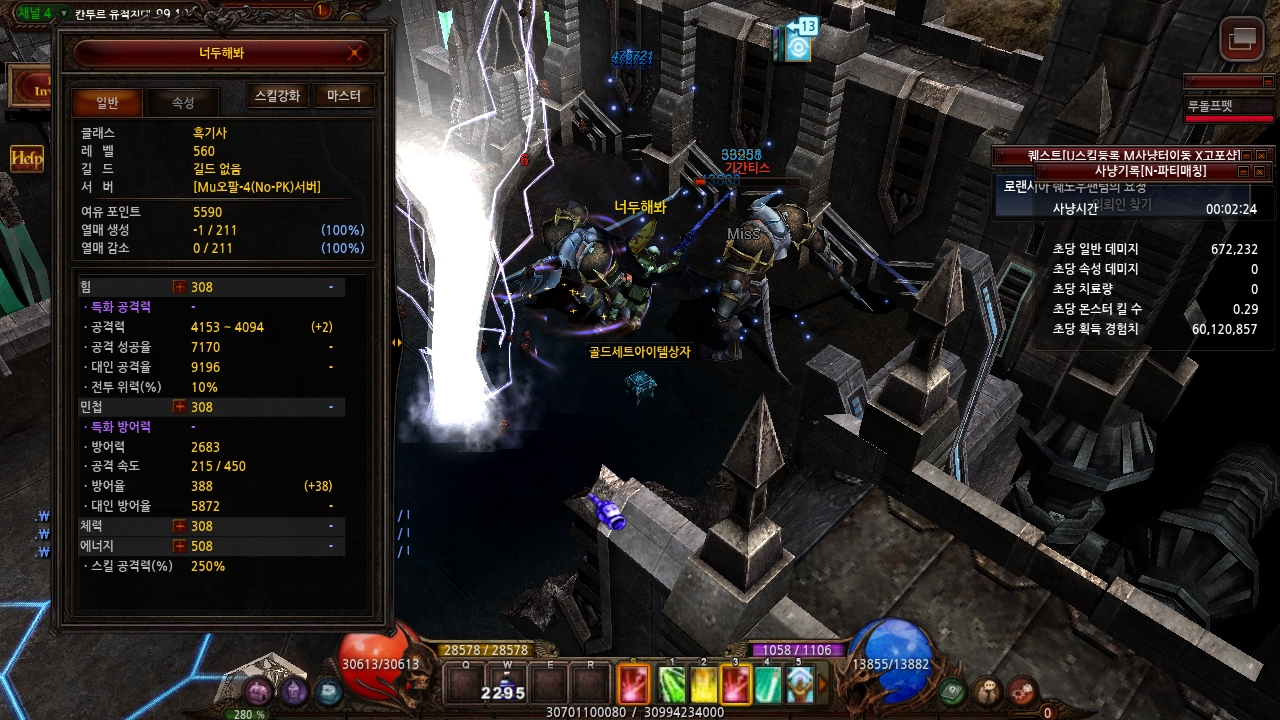Select the 일반 tab

[107, 102]
